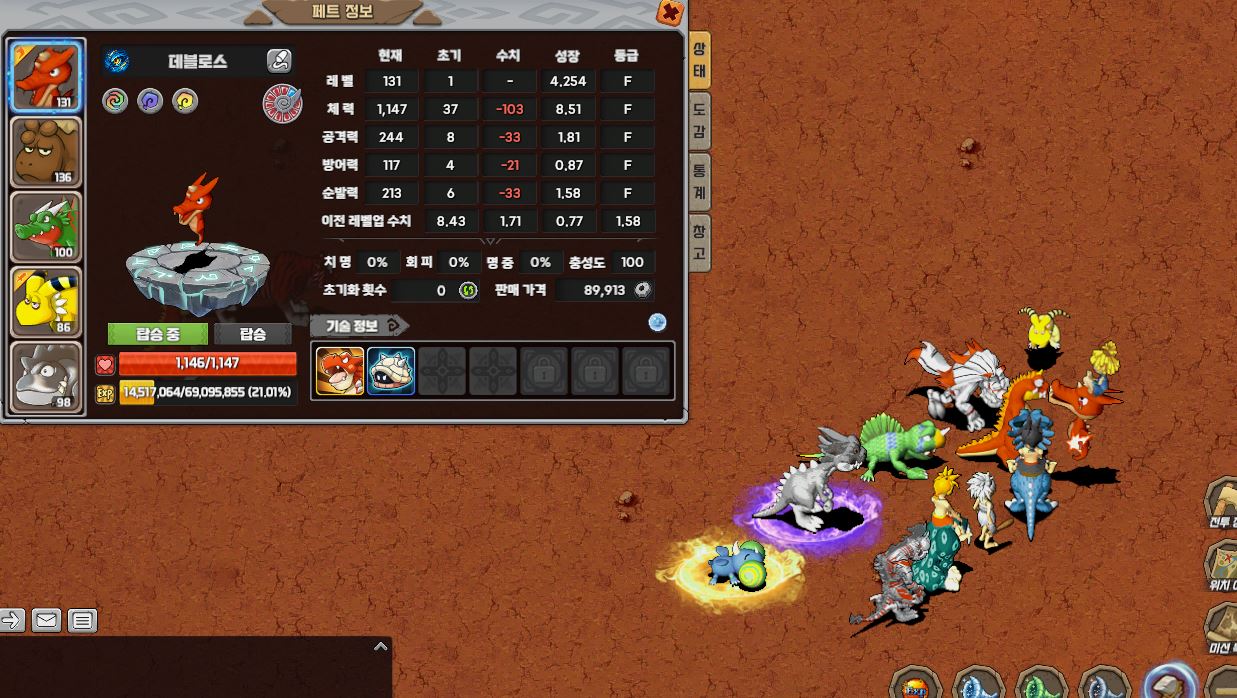1237x698 pixels.
Task: Click the green 탑승 중 riding button
Action: pos(158,334)
